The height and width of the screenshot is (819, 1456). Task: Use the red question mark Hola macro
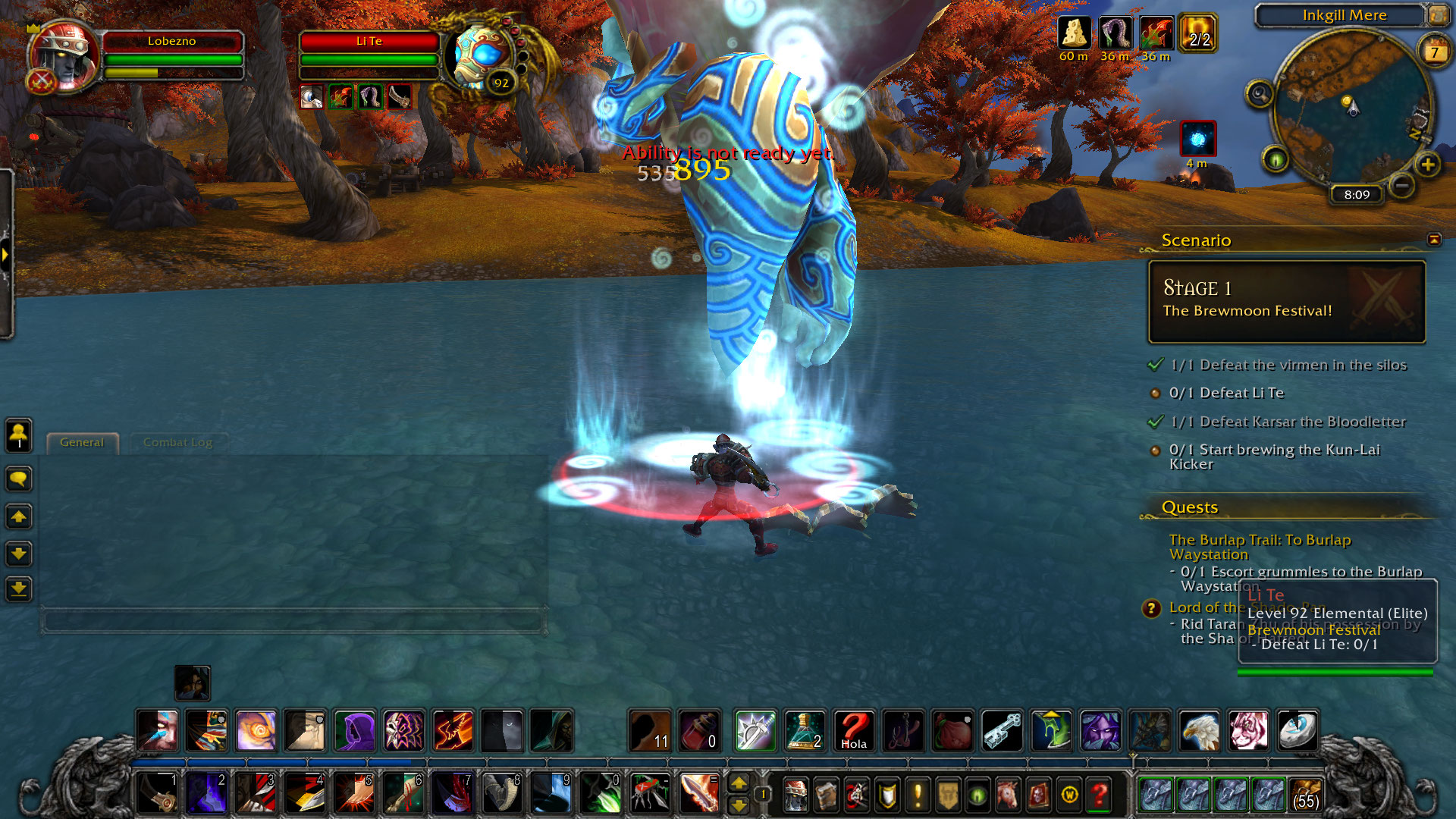(853, 731)
